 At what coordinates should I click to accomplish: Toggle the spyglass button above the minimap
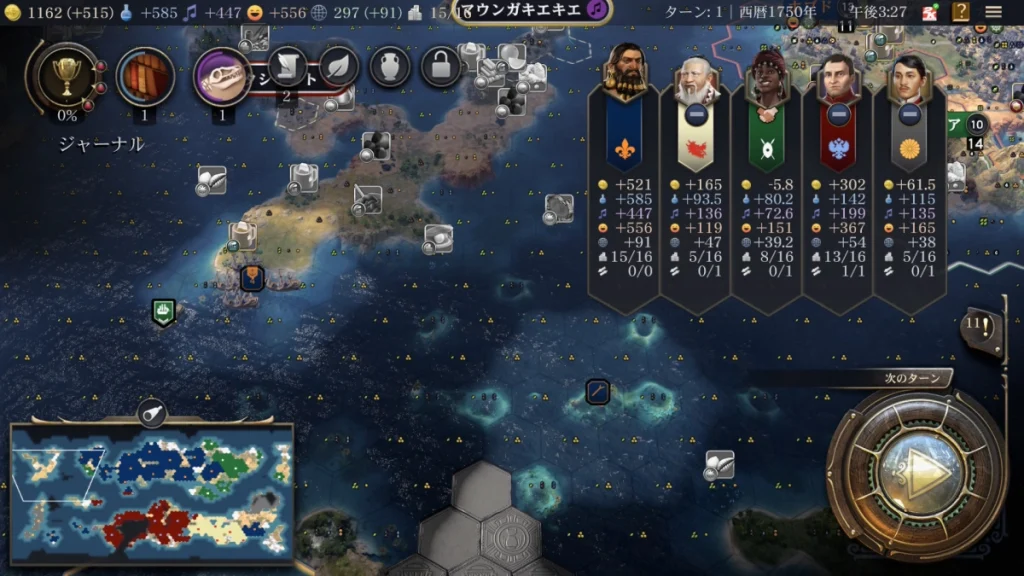(x=152, y=411)
